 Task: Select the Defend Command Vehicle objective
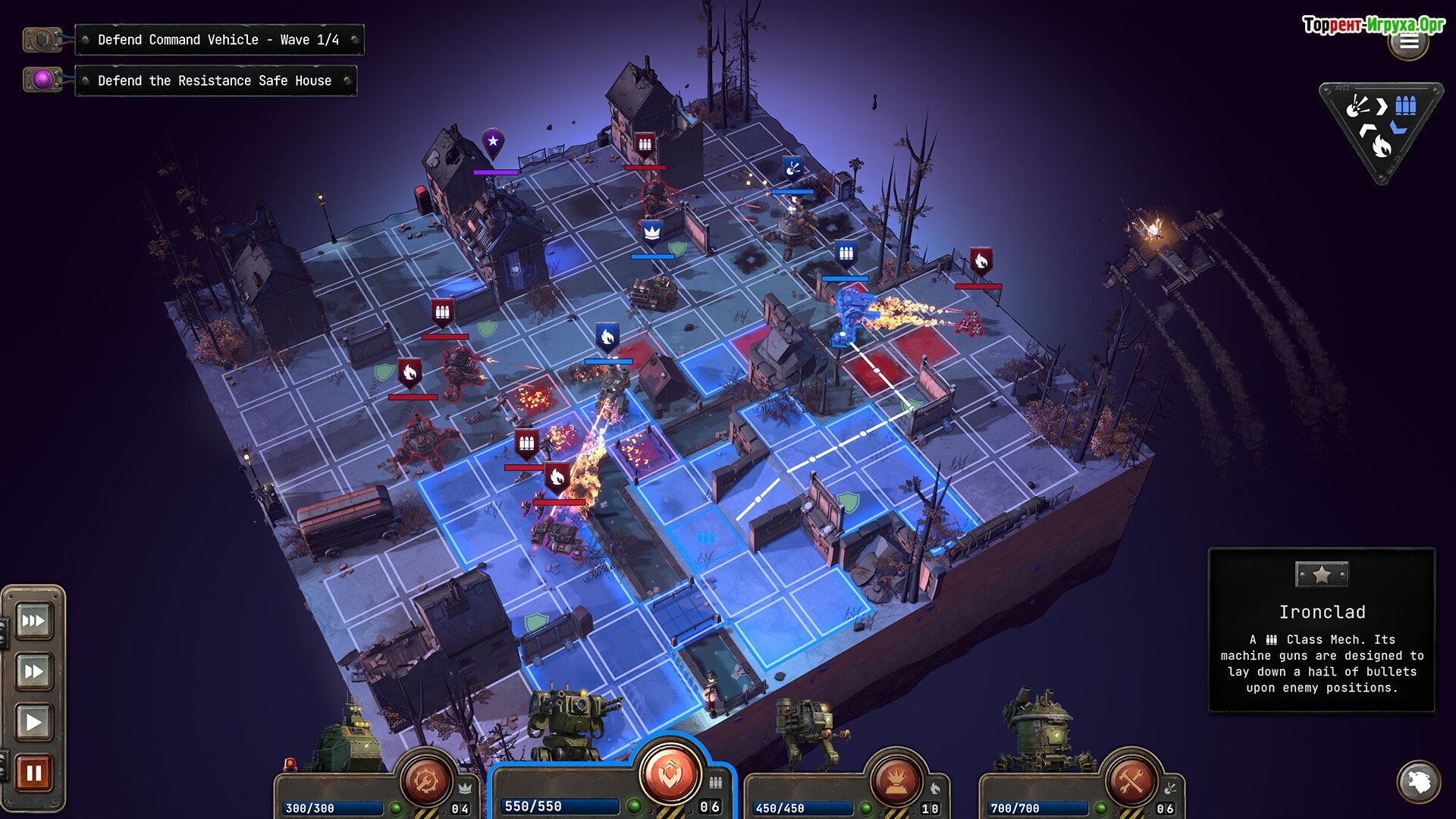tap(218, 39)
